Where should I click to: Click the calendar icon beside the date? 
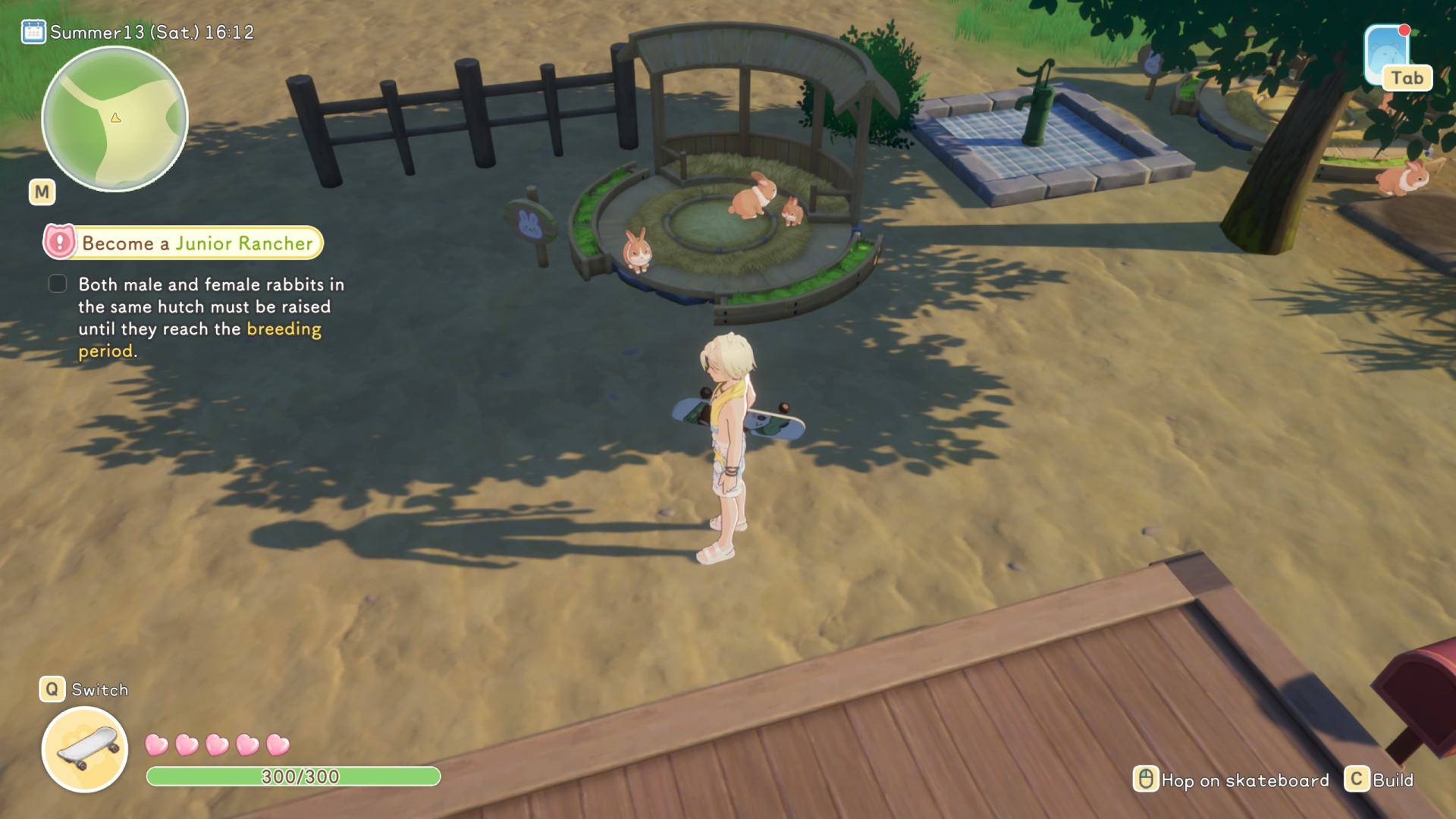(33, 32)
